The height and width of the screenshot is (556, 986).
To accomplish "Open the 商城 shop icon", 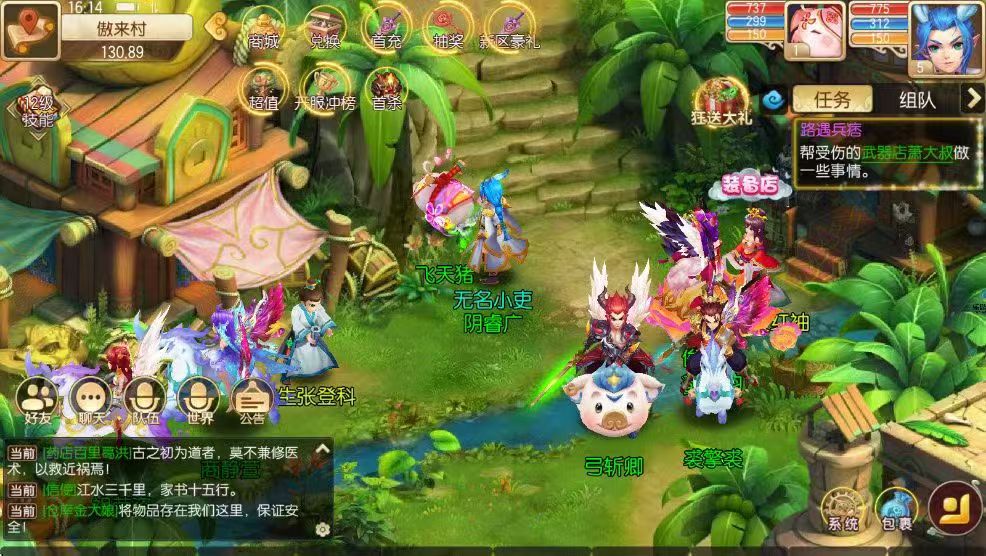I will (263, 27).
